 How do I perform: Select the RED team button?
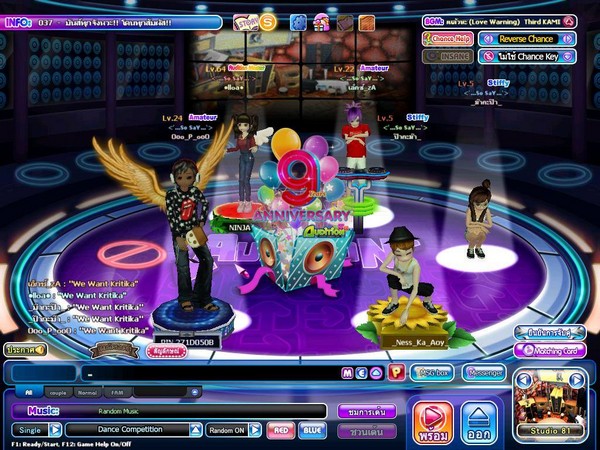(x=281, y=430)
